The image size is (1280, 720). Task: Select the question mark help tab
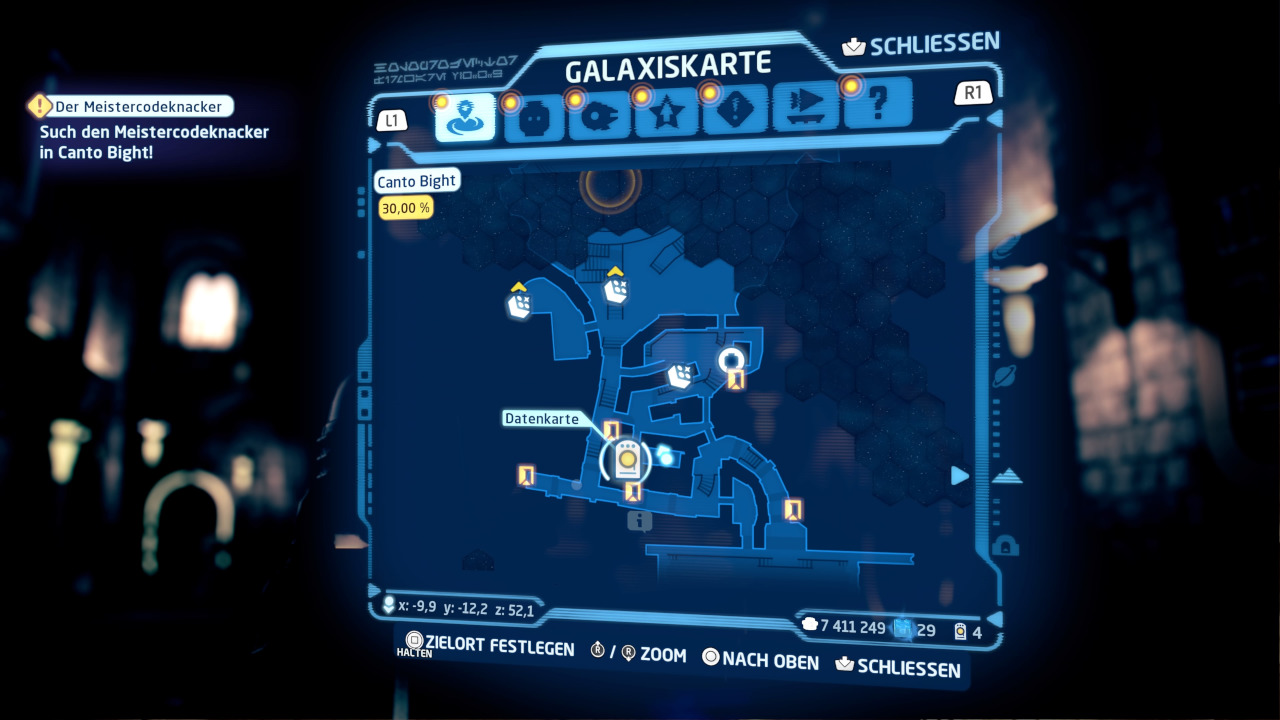[878, 102]
